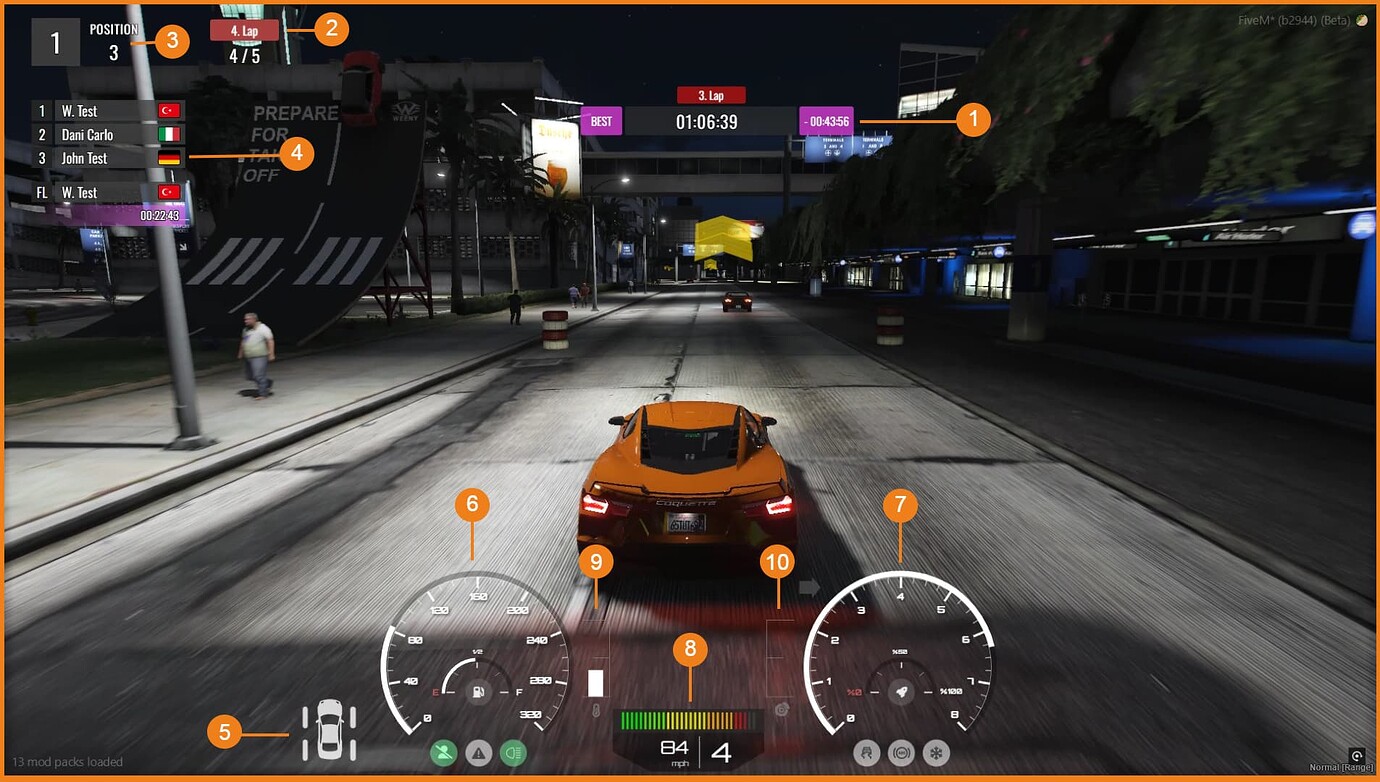Turn on the headlights icon
The height and width of the screenshot is (782, 1380).
513,753
